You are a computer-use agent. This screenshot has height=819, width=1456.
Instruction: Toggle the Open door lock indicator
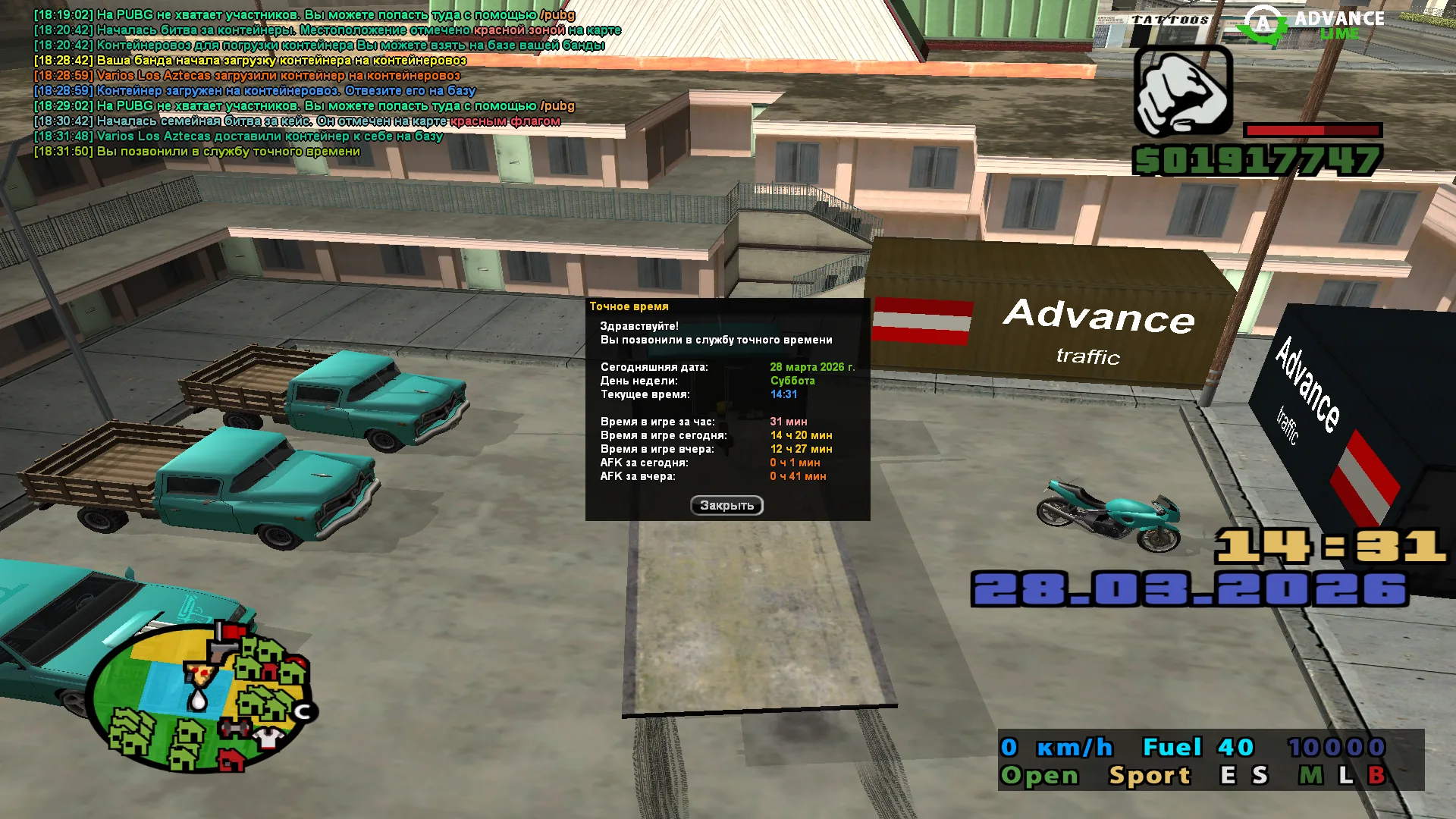[1040, 775]
